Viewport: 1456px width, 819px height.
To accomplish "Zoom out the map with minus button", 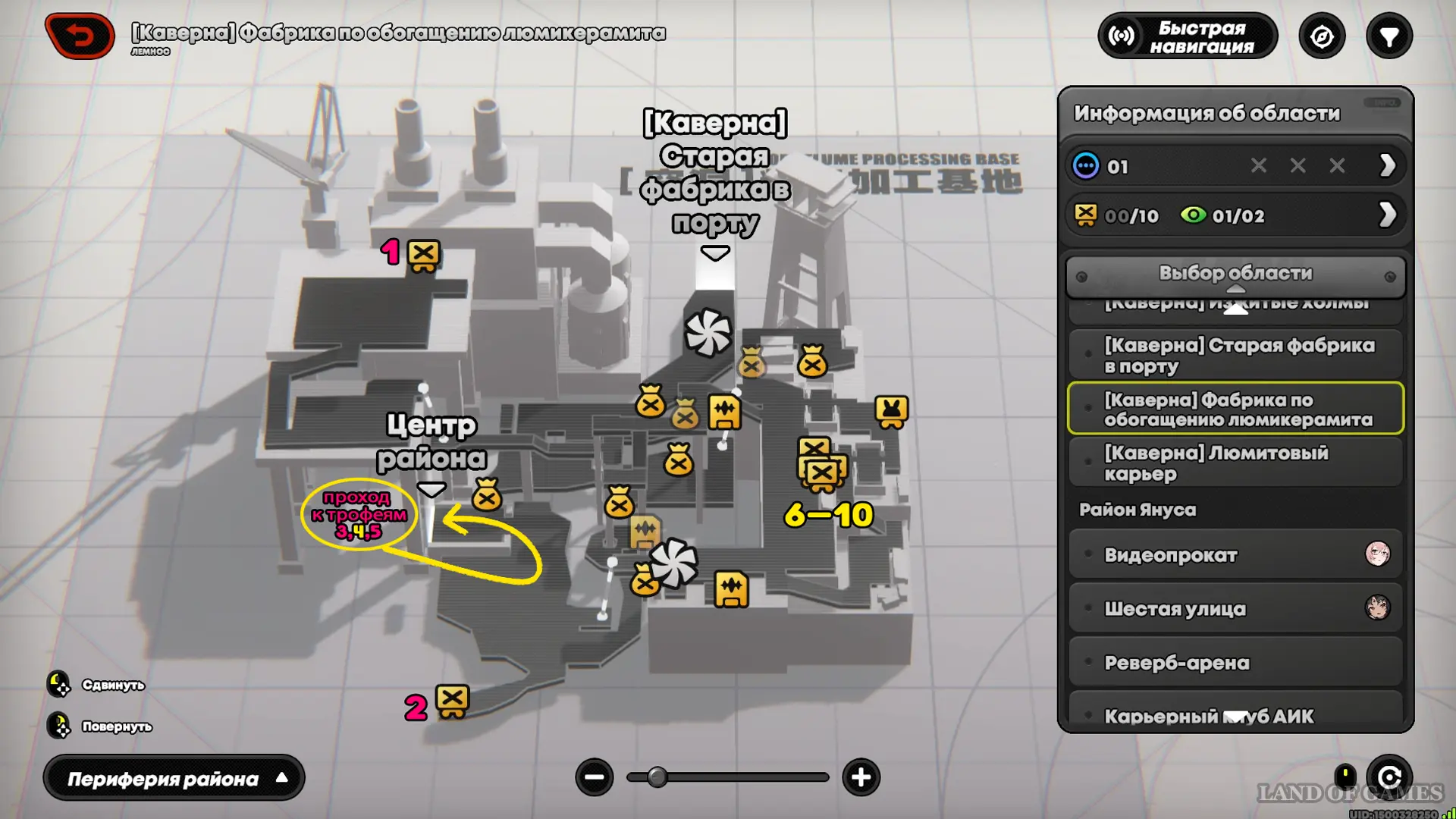I will (x=594, y=777).
